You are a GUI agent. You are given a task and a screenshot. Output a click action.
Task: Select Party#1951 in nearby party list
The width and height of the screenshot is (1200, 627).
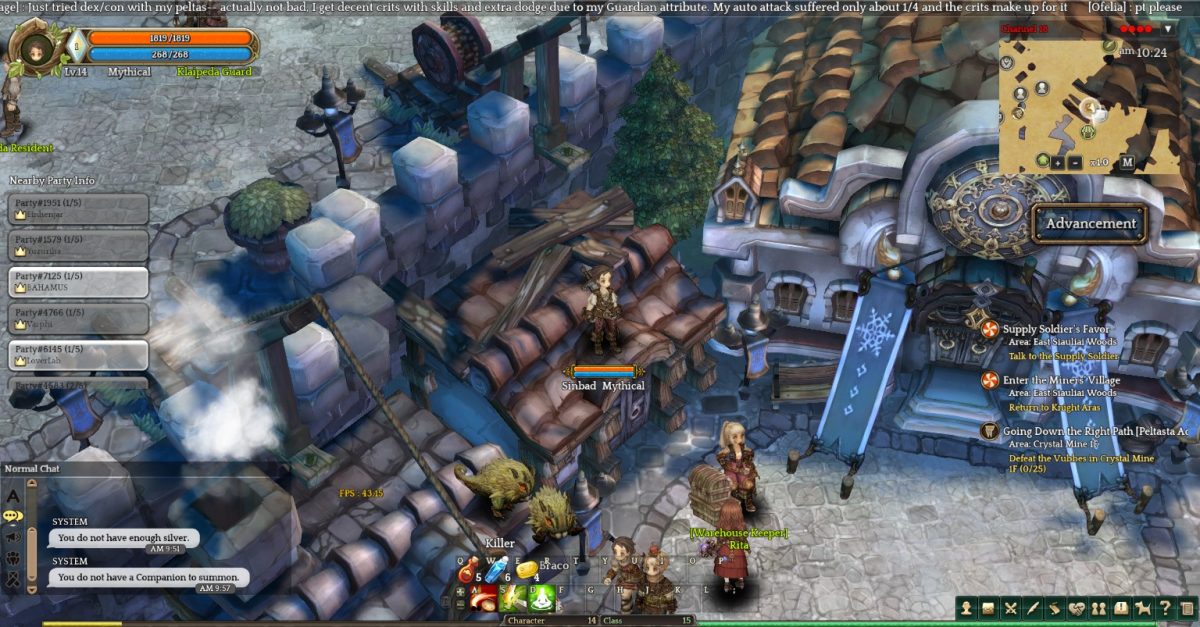[x=79, y=208]
